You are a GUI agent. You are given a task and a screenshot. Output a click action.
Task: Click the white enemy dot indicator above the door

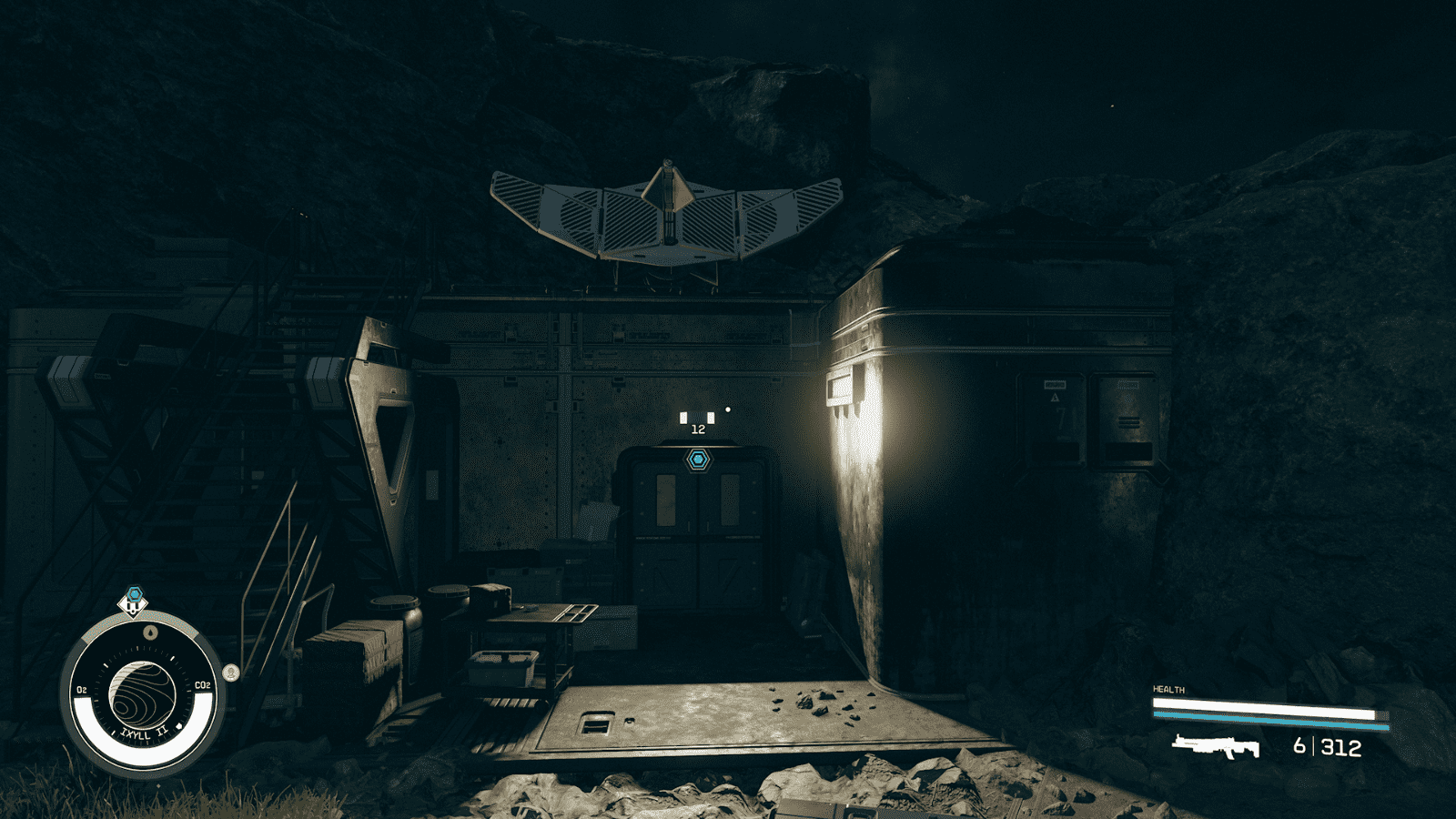728,409
